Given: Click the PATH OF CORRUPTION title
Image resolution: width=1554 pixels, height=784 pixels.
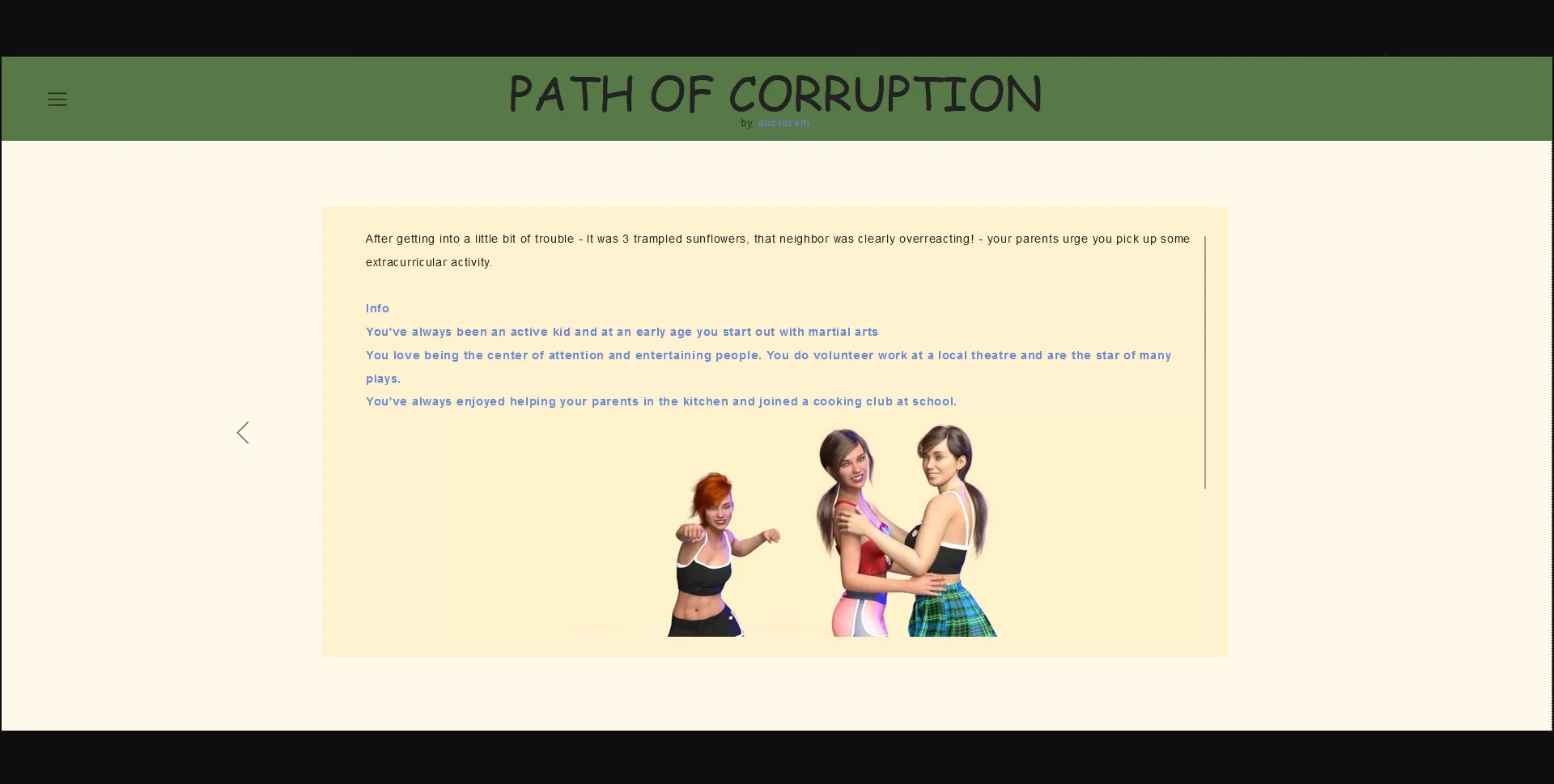Looking at the screenshot, I should click(775, 94).
